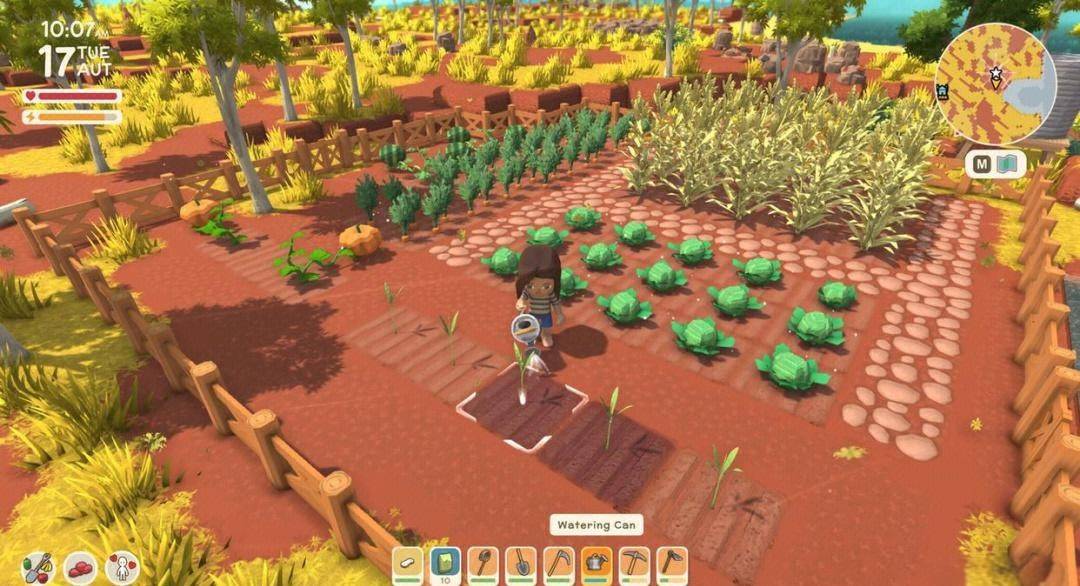This screenshot has width=1080, height=586.
Task: Click the folded map icon below minimap
Action: click(1007, 164)
